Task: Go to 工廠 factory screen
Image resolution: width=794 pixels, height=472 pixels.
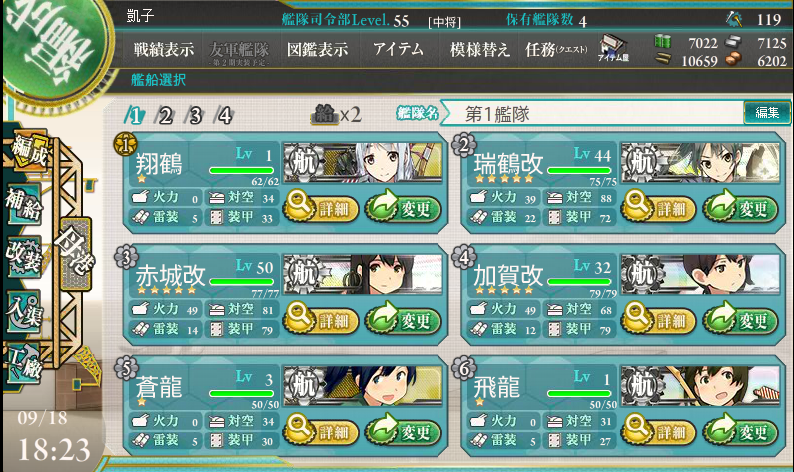Action: pyautogui.click(x=22, y=360)
